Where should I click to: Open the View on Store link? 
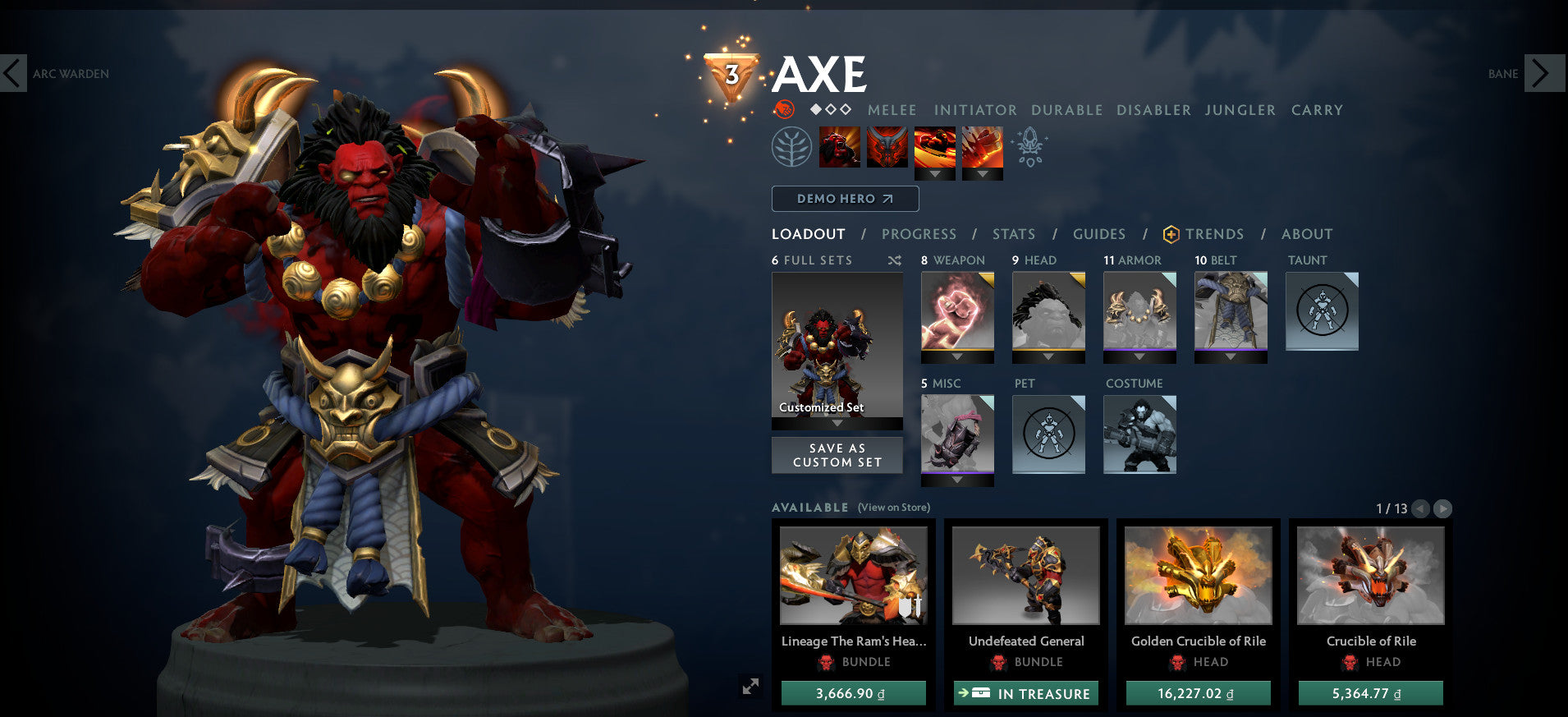(892, 508)
